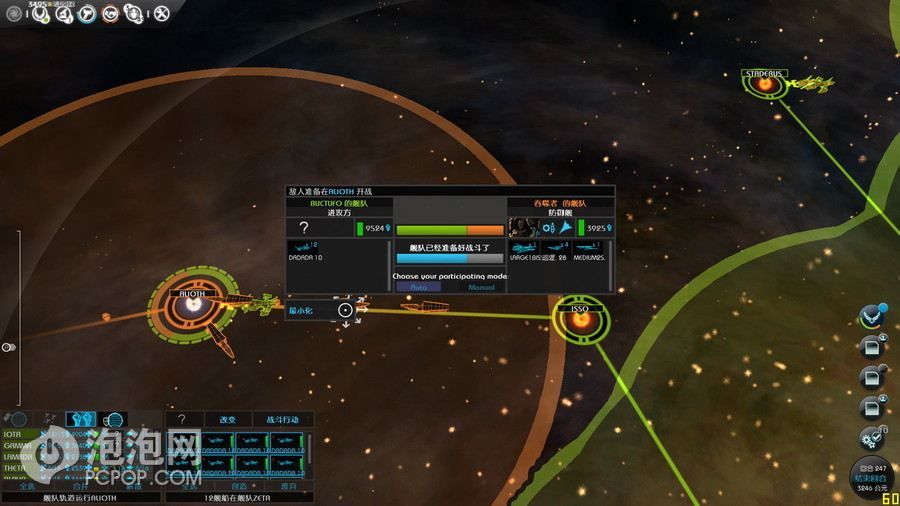Select the DADADA 10 attacker ship card
Screen dimensions: 900x506
[305, 251]
